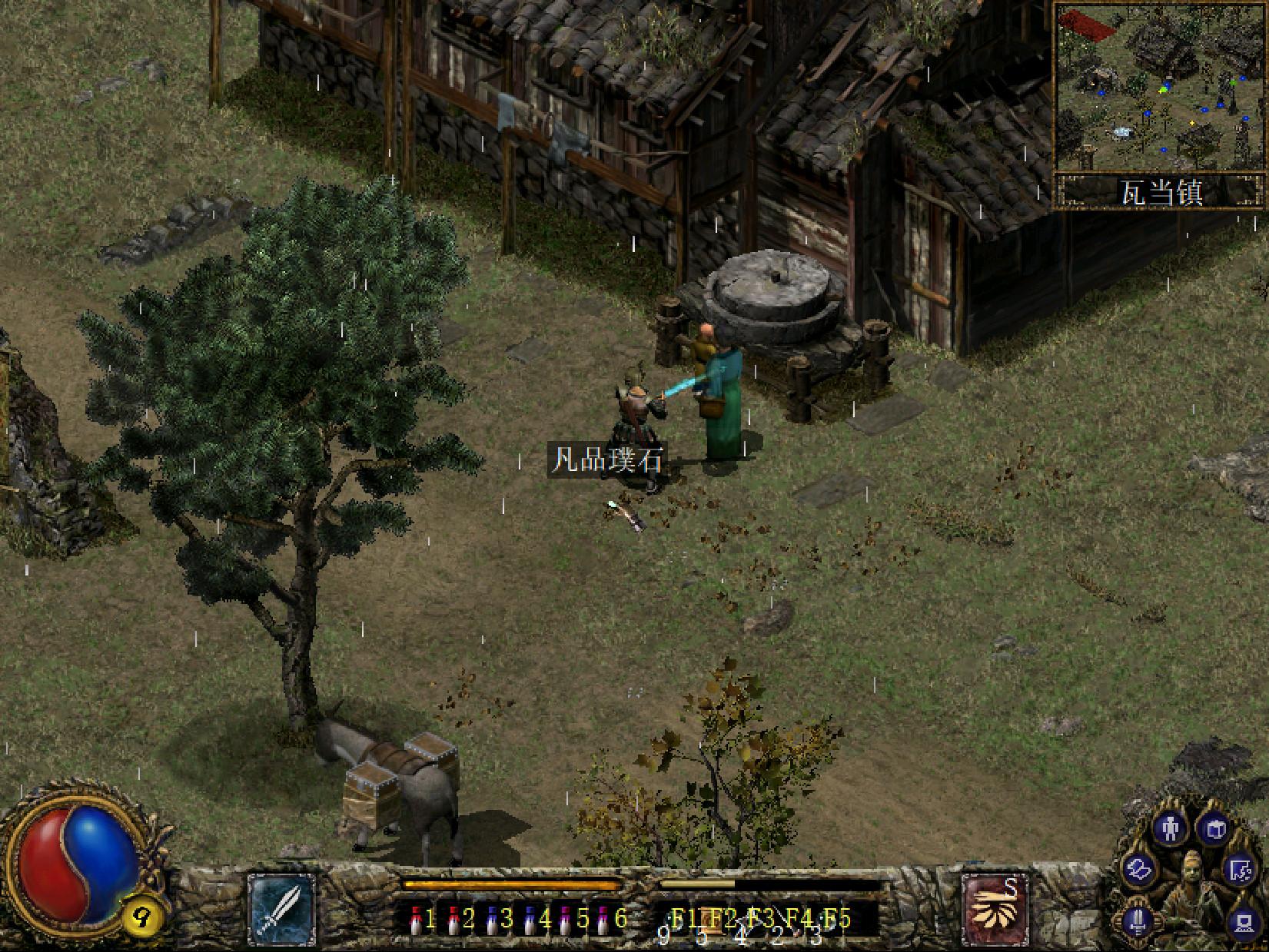The height and width of the screenshot is (952, 1269).
Task: Open the inventory pot button
Action: pyautogui.click(x=1214, y=829)
